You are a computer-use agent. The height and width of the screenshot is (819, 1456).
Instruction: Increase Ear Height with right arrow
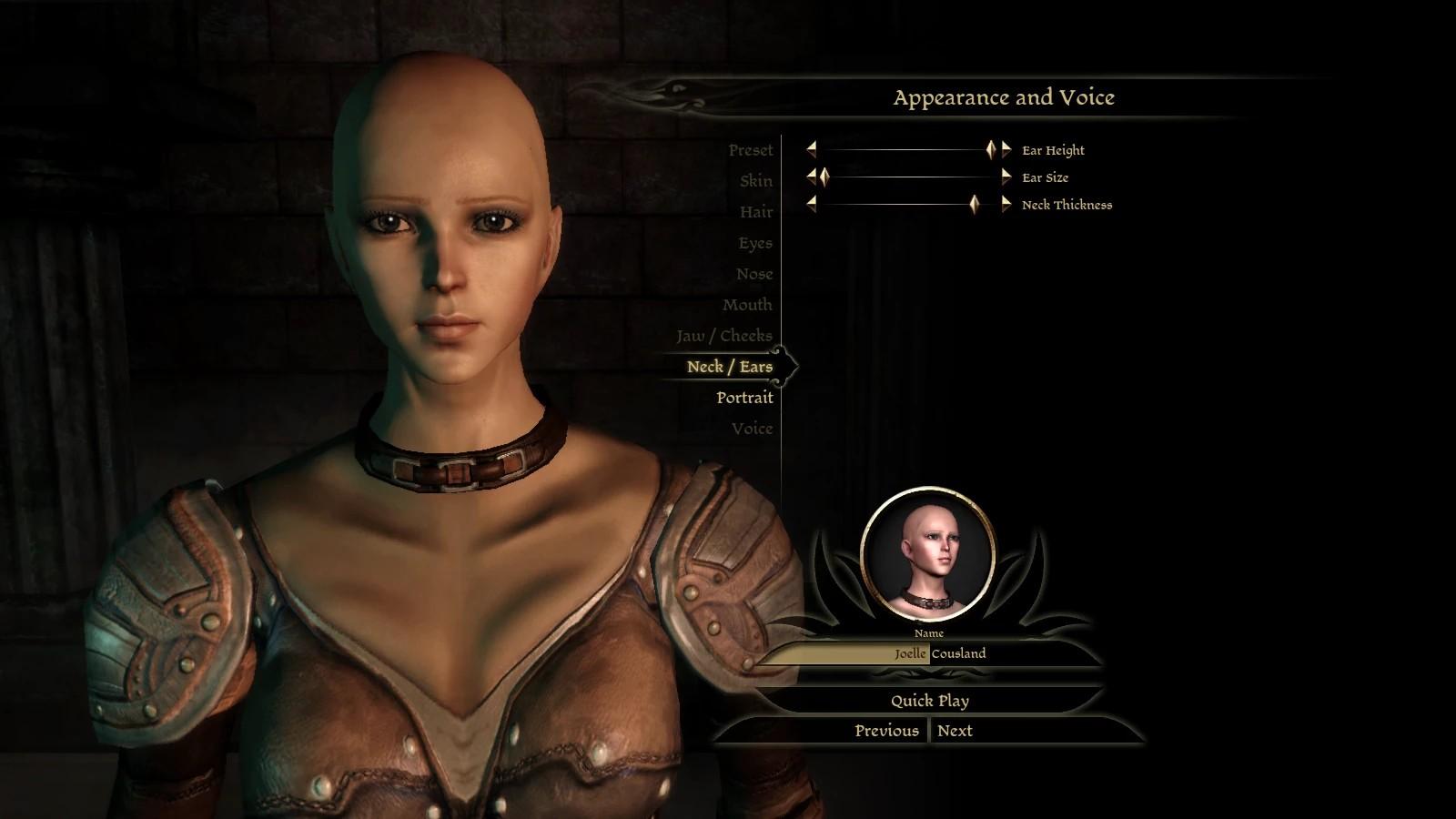click(x=1006, y=149)
